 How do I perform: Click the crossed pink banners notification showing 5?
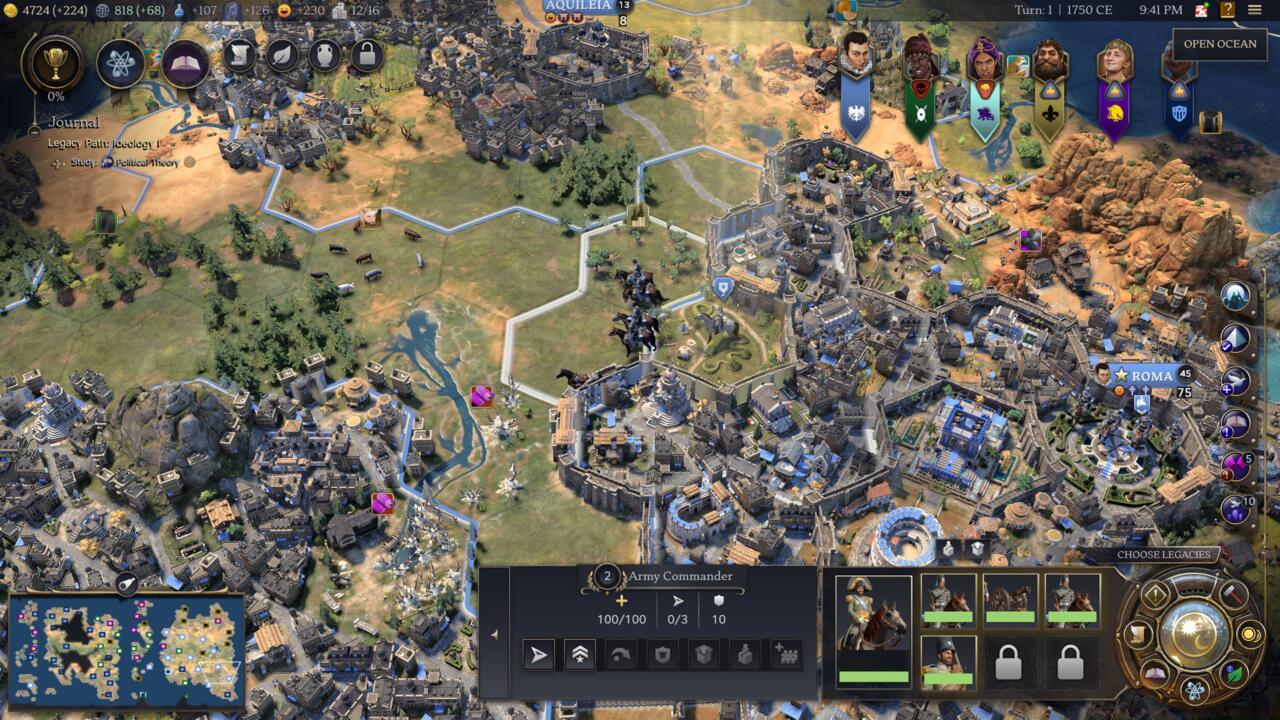pos(1234,465)
